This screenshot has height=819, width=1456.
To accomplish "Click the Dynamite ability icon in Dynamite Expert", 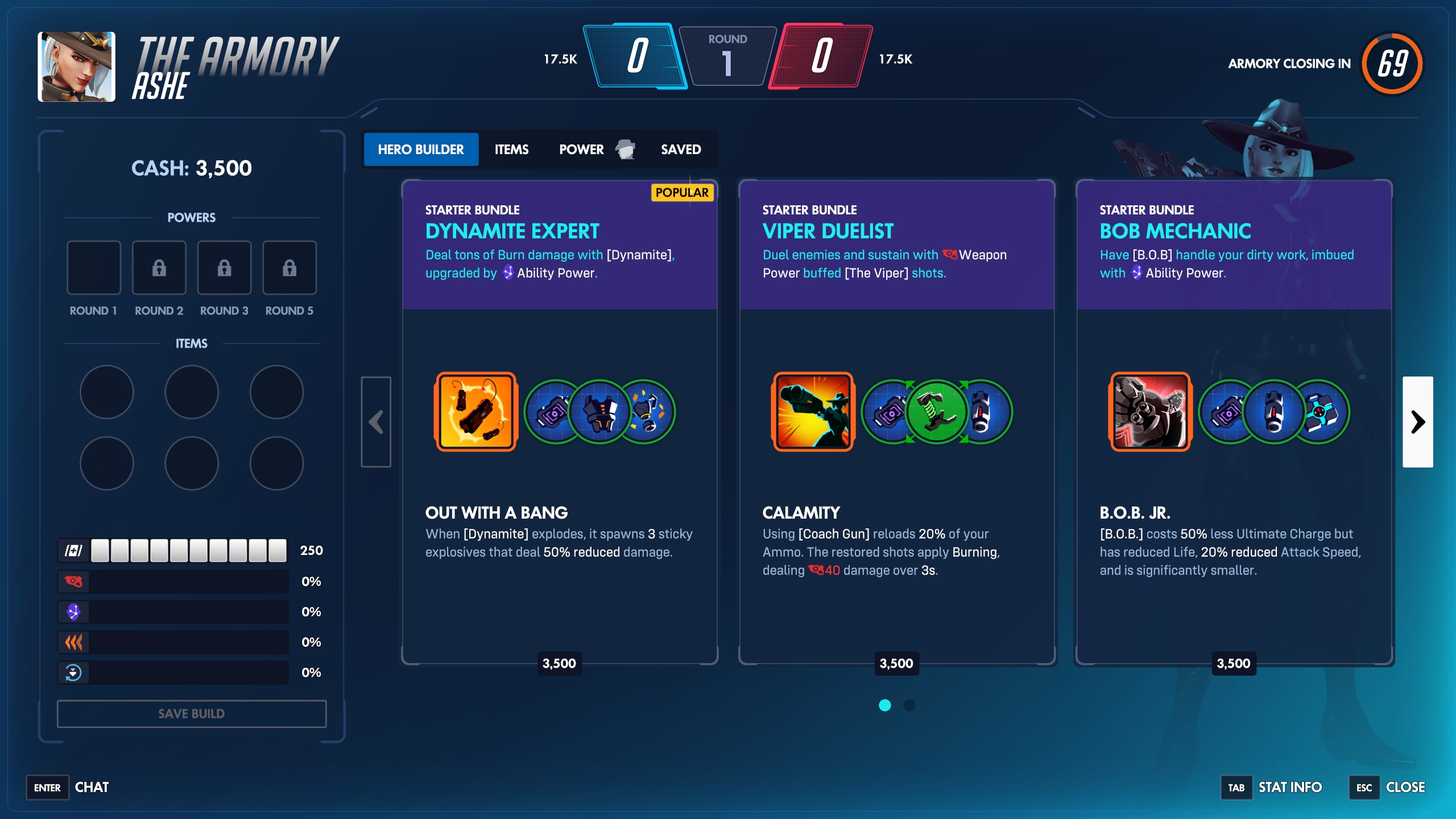I will pyautogui.click(x=475, y=411).
